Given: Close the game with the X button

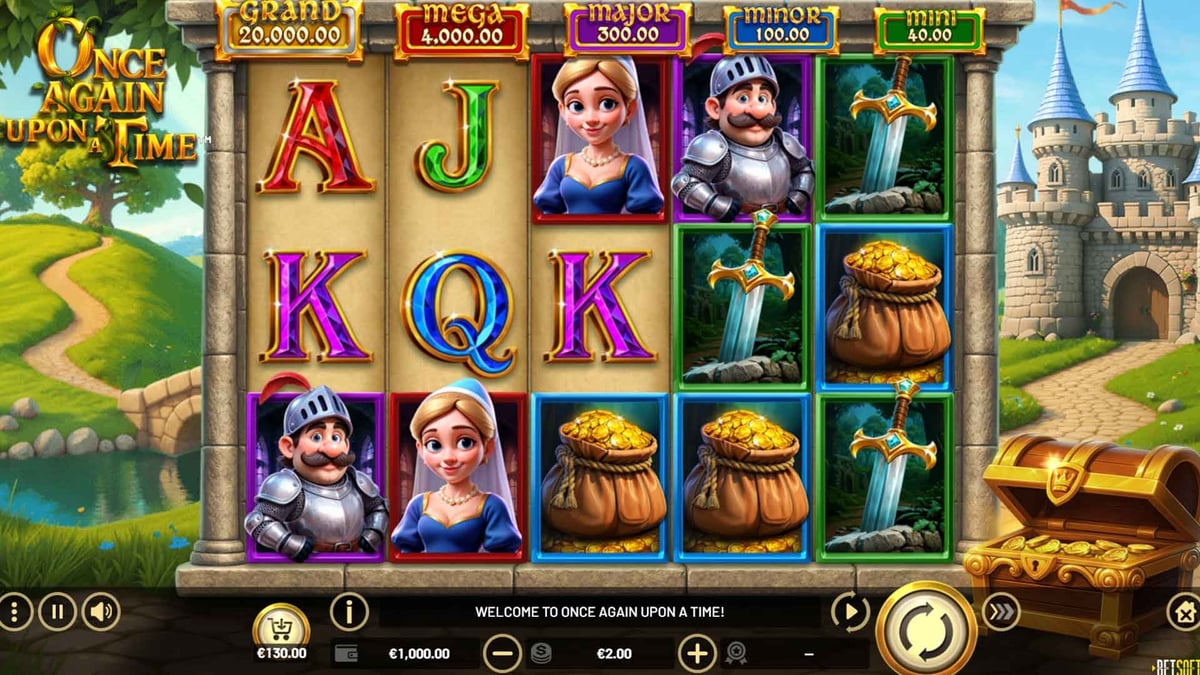Looking at the screenshot, I should tap(1186, 611).
